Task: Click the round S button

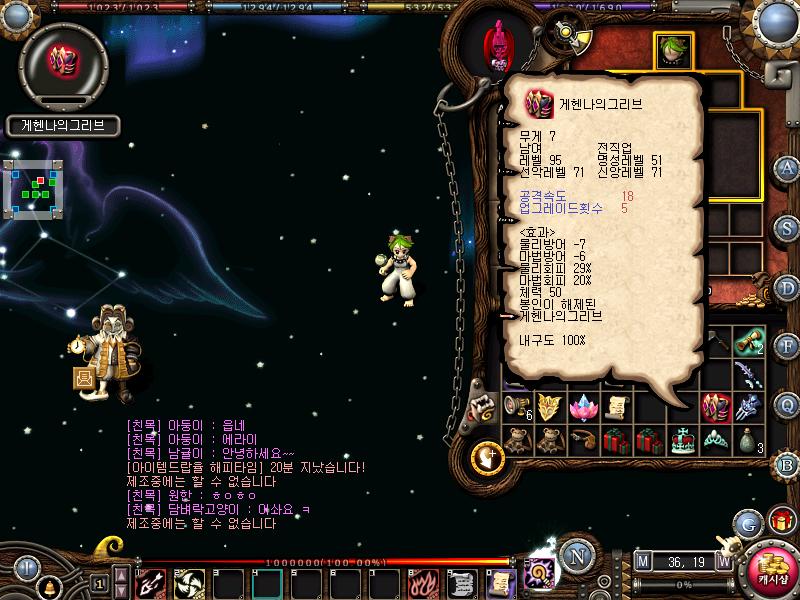Action: click(787, 228)
